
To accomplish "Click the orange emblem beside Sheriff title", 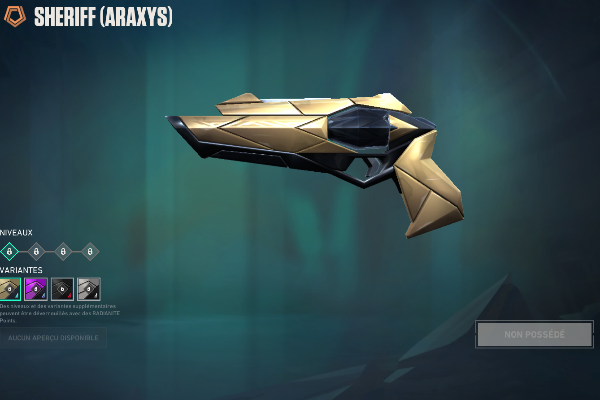I will tap(15, 17).
